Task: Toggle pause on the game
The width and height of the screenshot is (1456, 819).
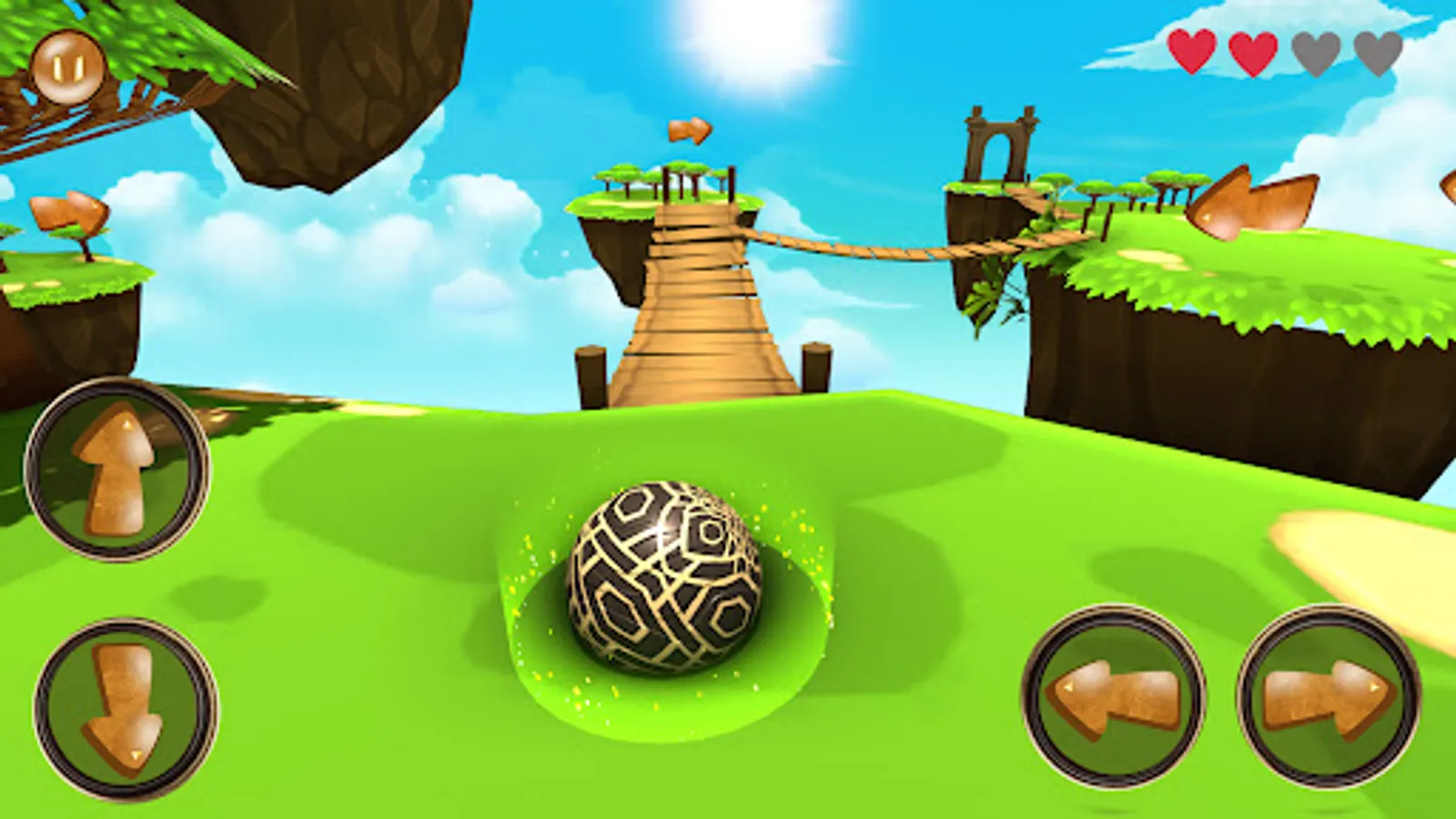Action: (71, 66)
